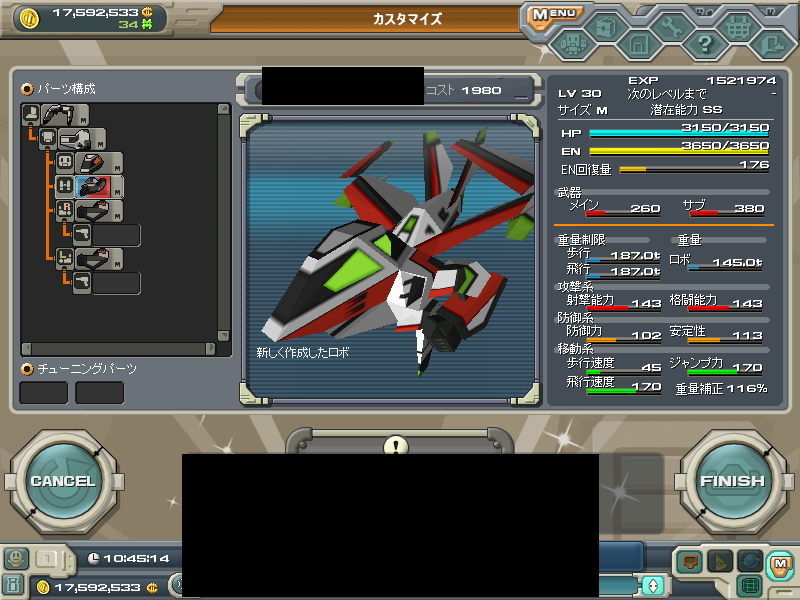Confirm customization with the FINISH button
The width and height of the screenshot is (800, 600).
pos(732,481)
